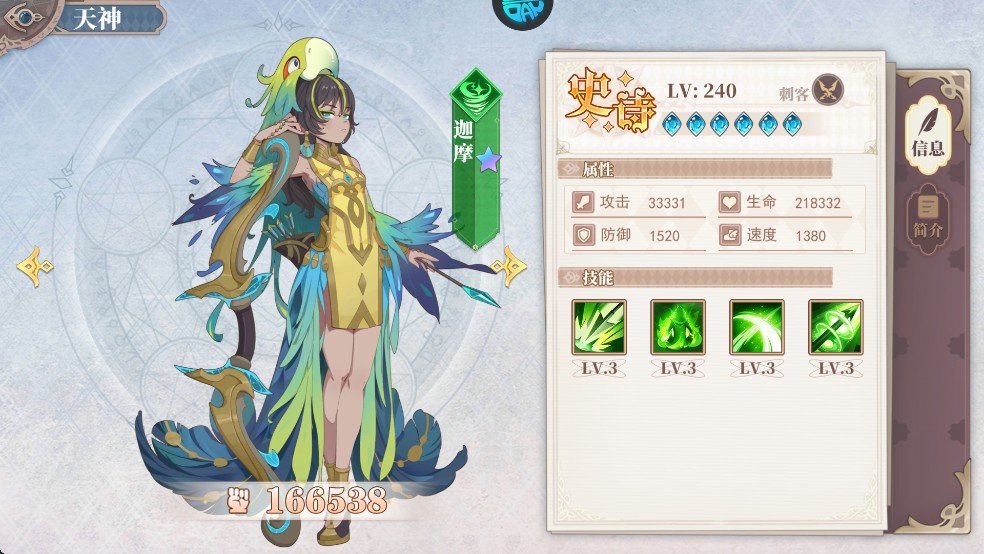The width and height of the screenshot is (984, 554).
Task: Click the 刺客 assassin class icon
Action: coord(828,91)
